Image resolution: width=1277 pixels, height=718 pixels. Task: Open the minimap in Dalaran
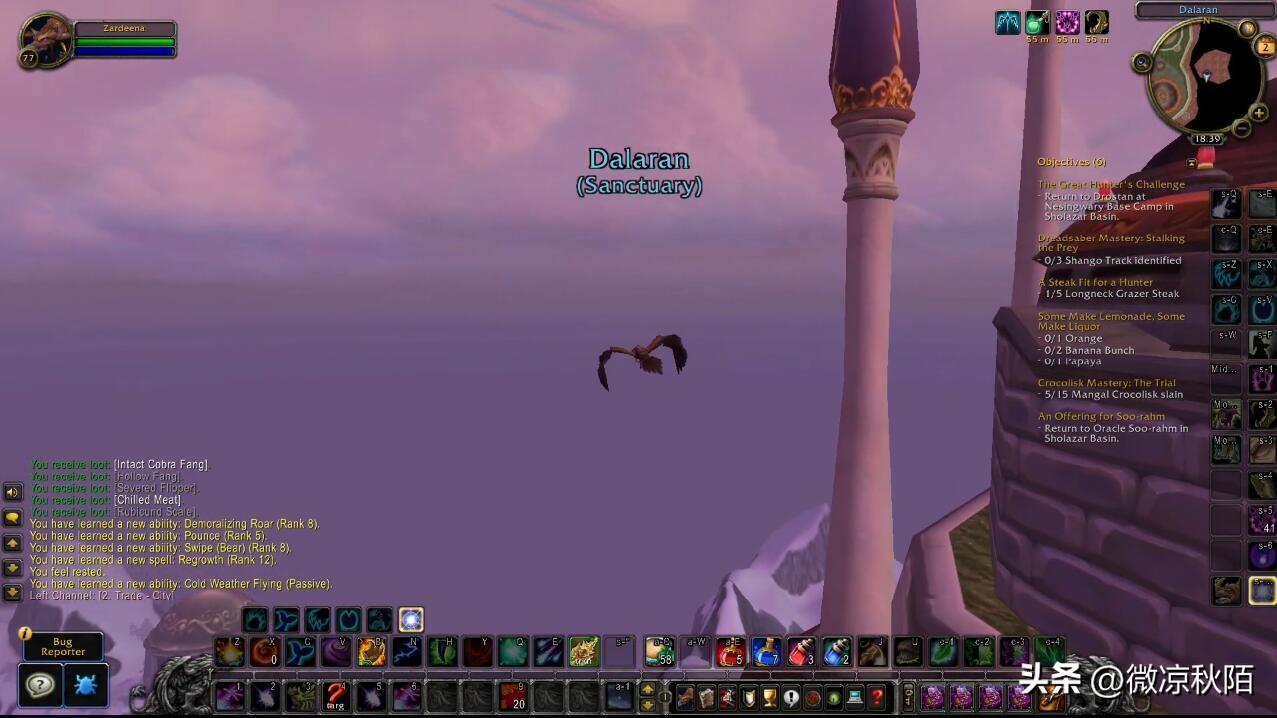[1205, 76]
